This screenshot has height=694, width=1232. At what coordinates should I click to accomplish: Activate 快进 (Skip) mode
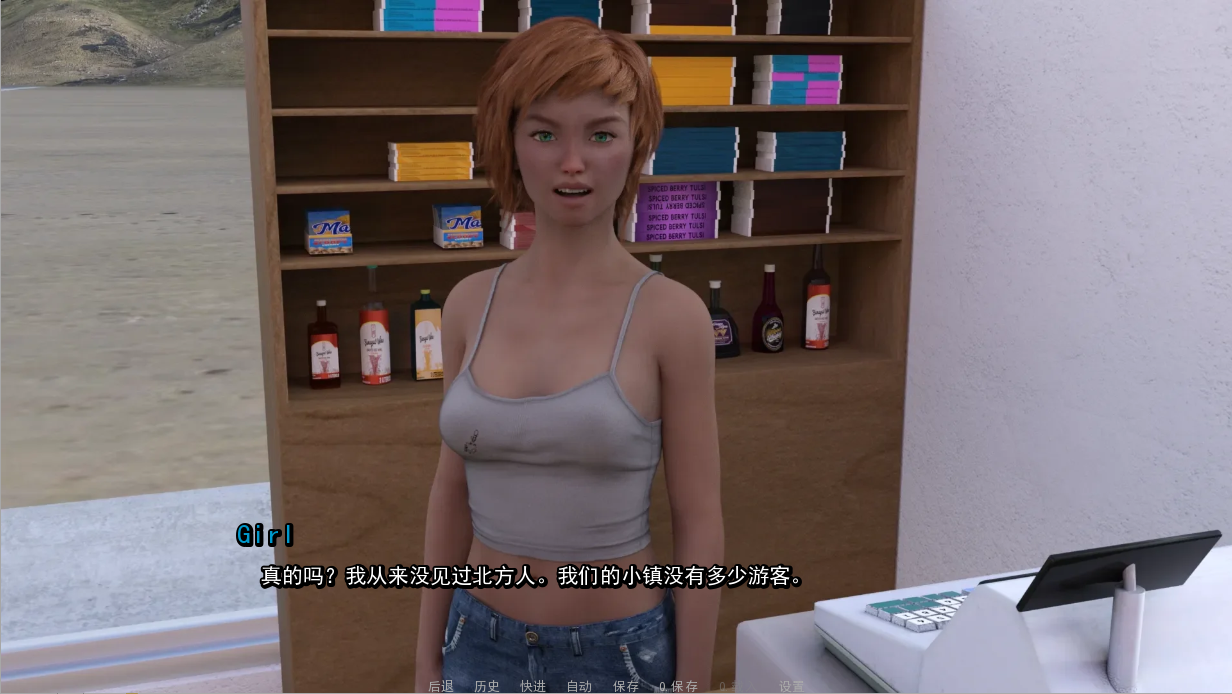click(533, 686)
